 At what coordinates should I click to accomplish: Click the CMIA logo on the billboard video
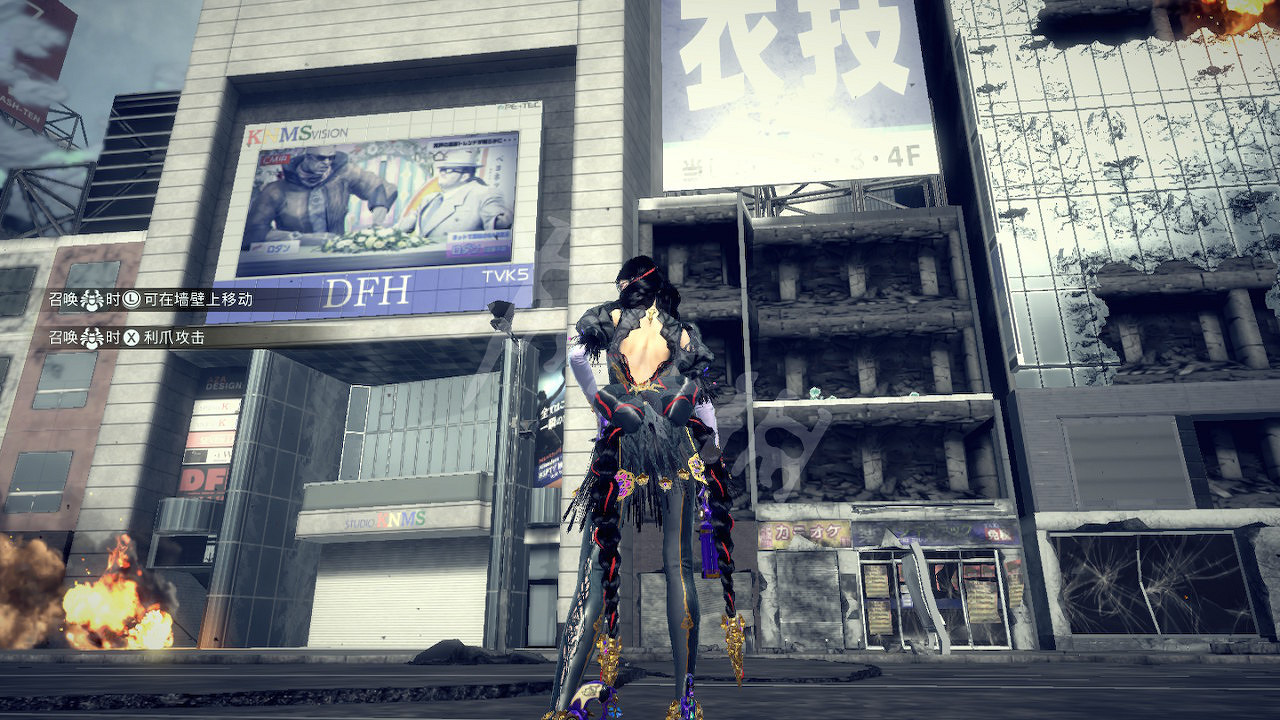pyautogui.click(x=272, y=160)
